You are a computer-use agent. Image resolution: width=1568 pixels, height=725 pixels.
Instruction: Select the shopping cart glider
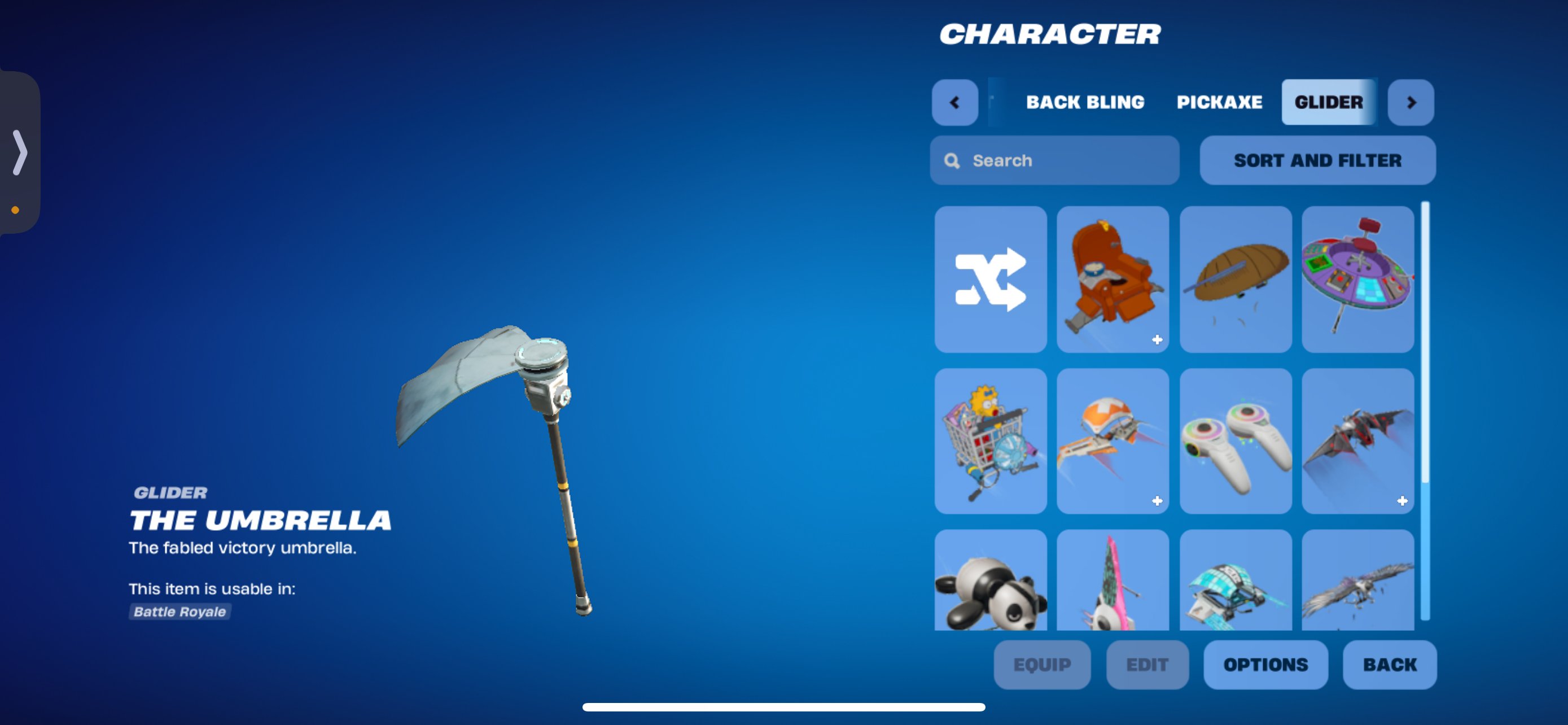point(991,442)
